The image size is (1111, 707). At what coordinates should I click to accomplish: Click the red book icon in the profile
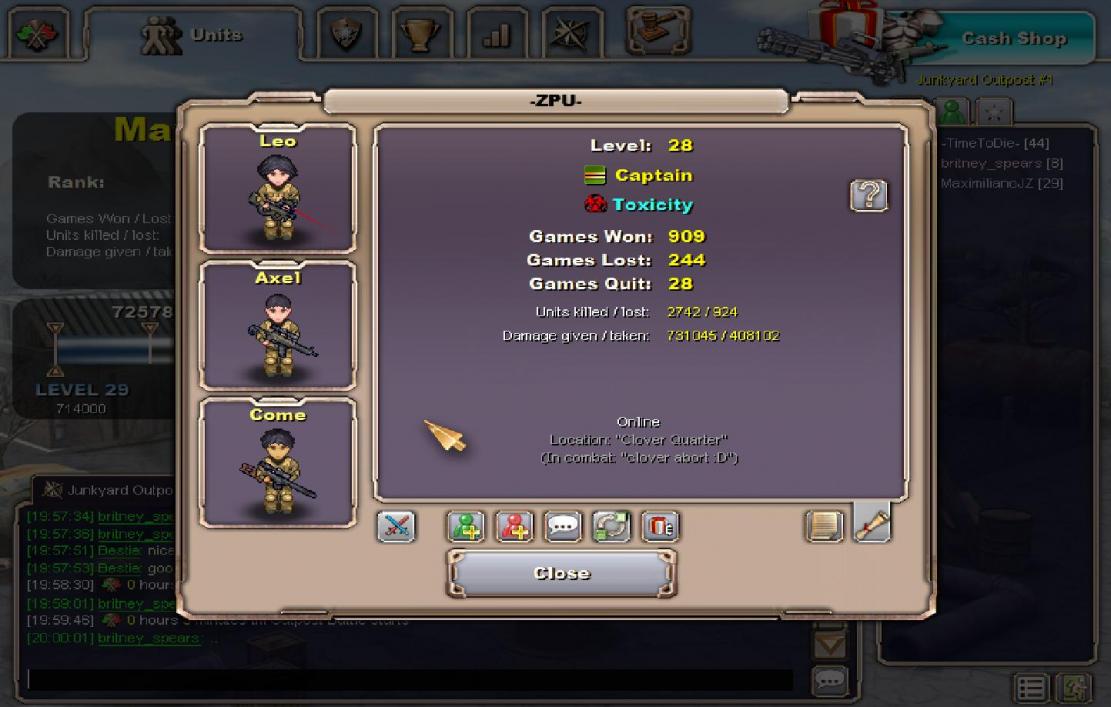coord(659,526)
